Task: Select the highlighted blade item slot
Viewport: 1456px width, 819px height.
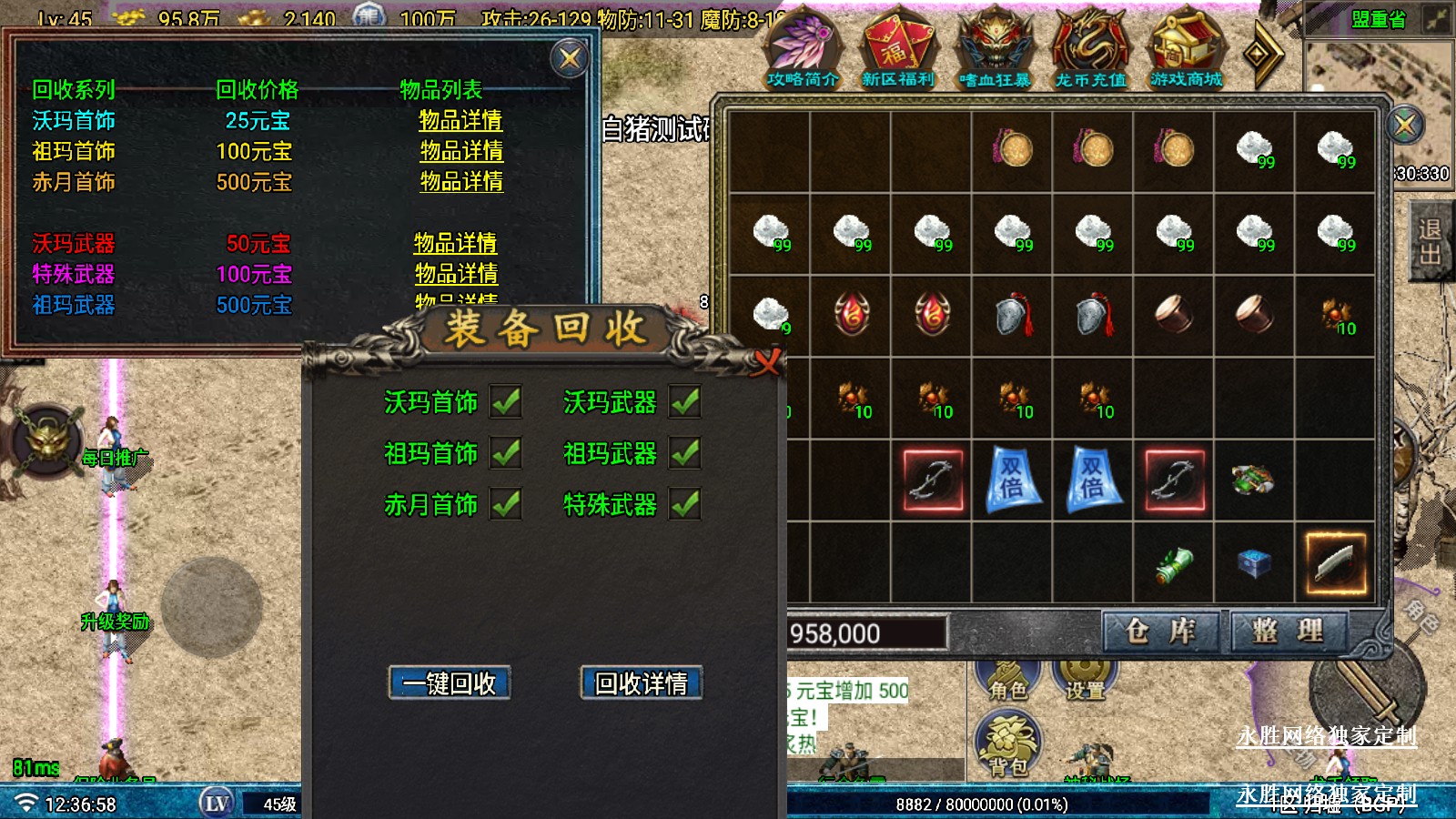Action: (1335, 563)
